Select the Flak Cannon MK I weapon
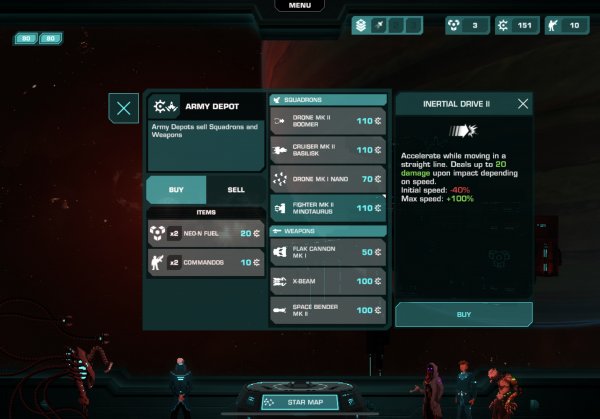Screen dimensions: 600x419 click(327, 253)
